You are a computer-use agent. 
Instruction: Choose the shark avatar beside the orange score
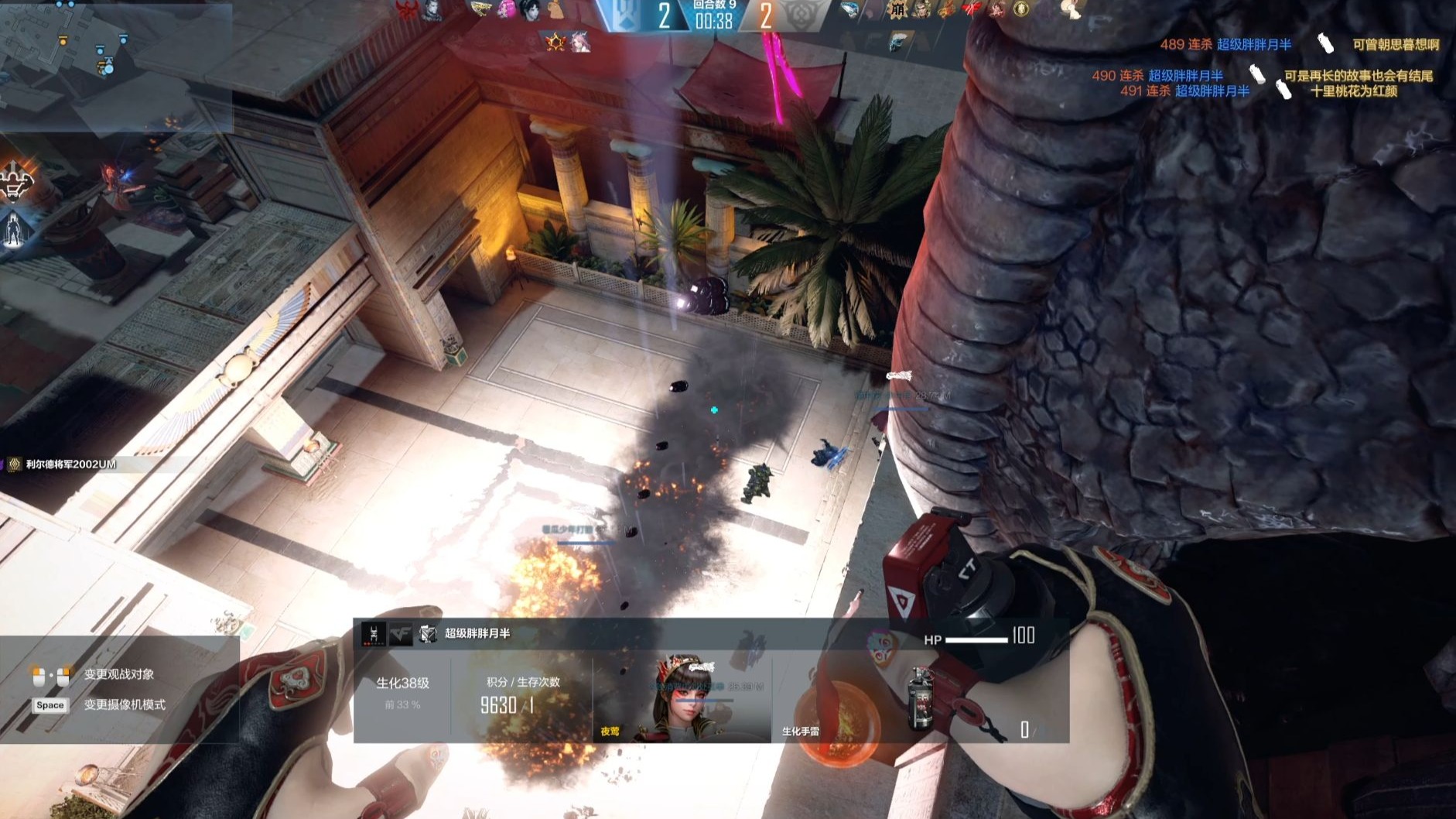[849, 10]
